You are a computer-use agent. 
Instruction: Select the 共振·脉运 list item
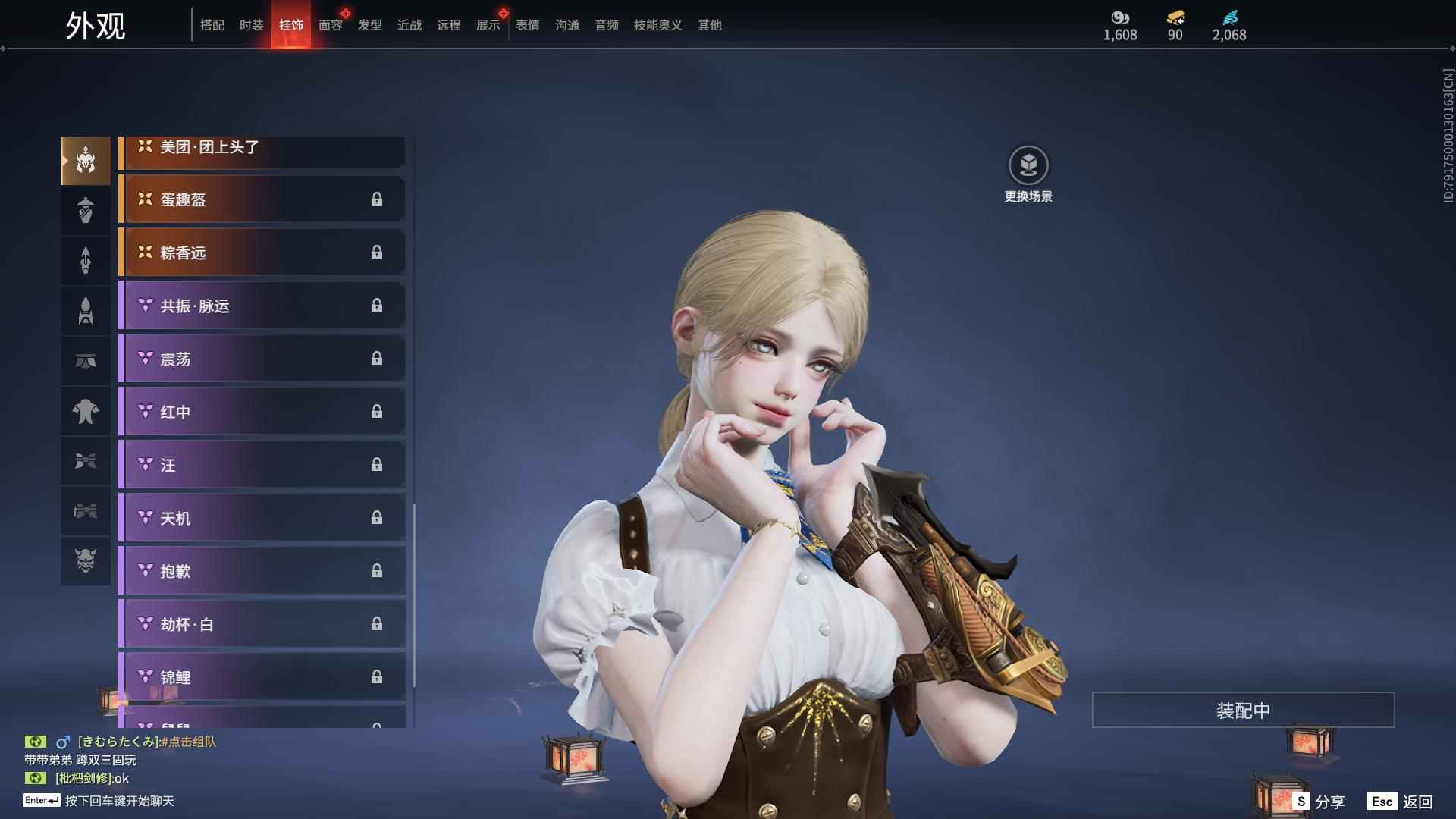coord(262,306)
